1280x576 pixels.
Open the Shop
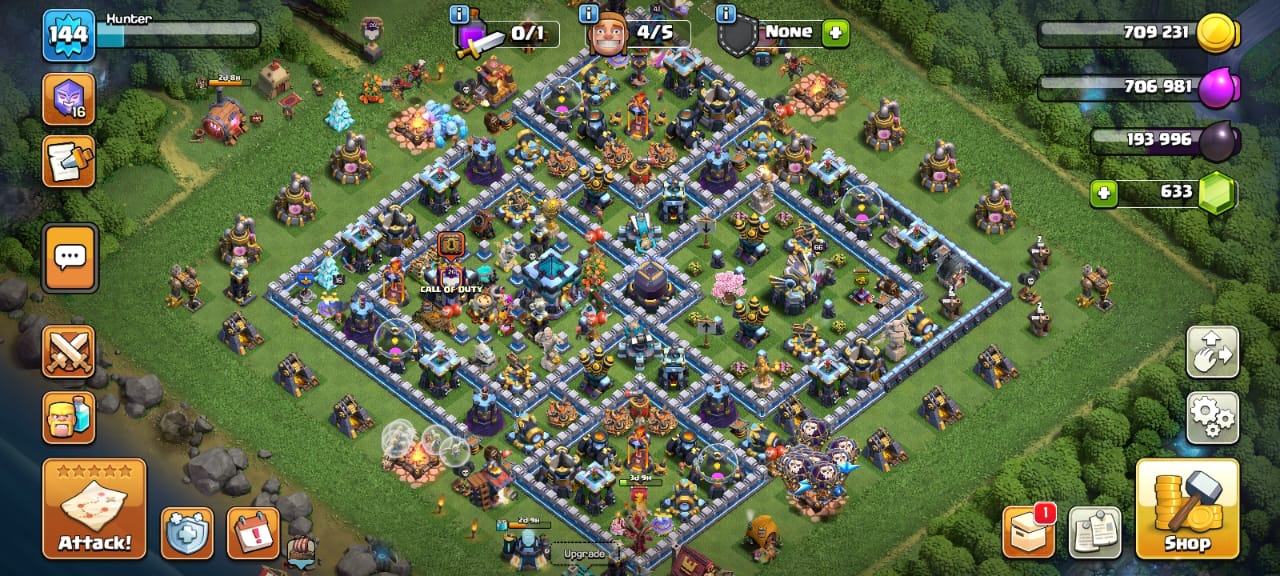point(1187,508)
